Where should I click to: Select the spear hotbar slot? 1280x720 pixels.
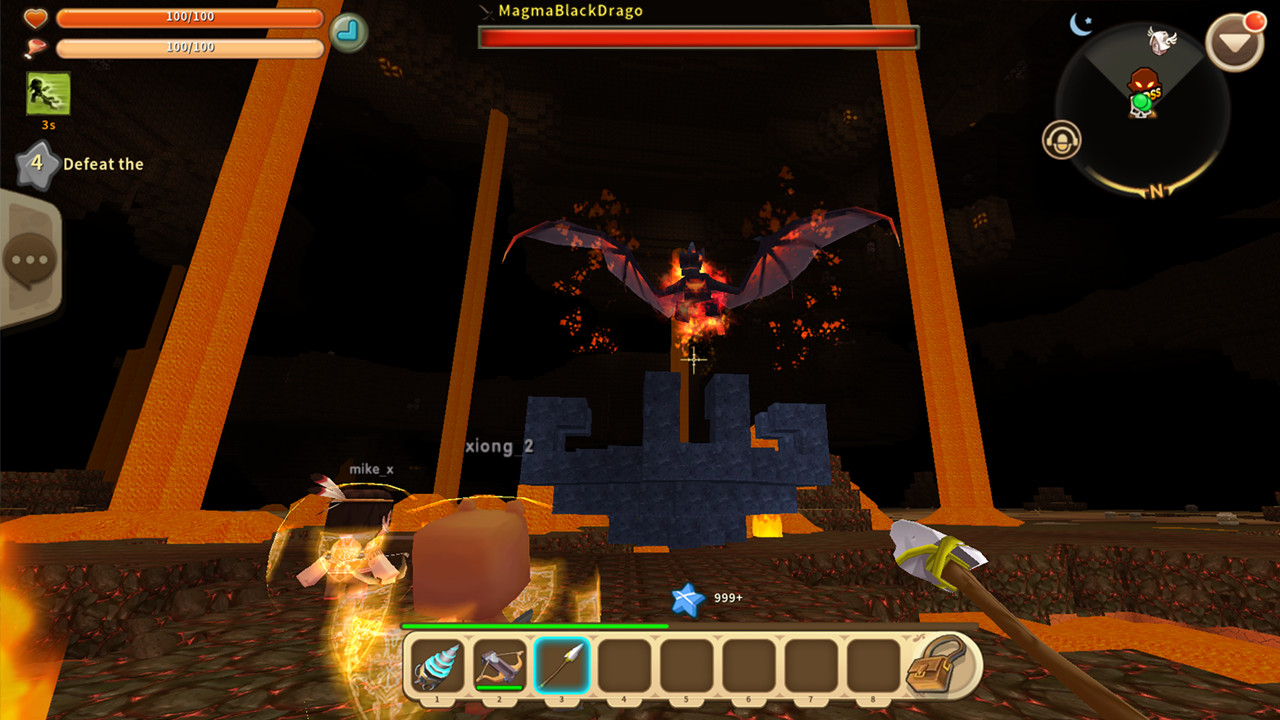[562, 665]
